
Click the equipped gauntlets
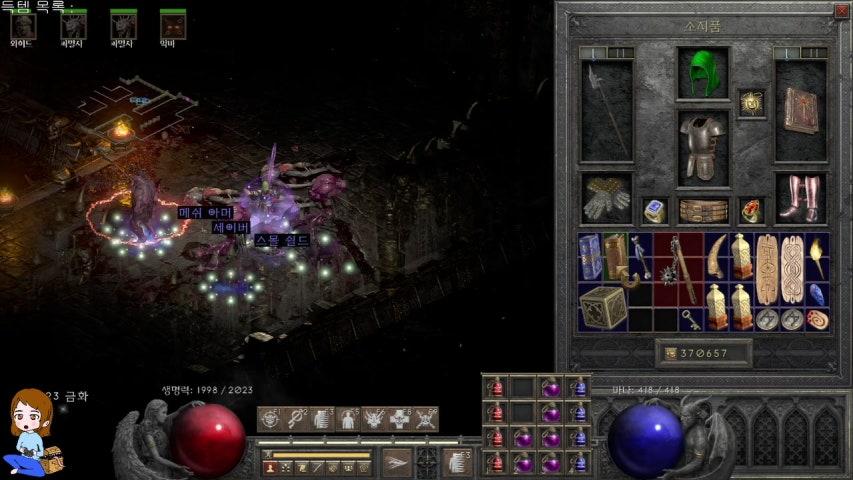(x=606, y=198)
